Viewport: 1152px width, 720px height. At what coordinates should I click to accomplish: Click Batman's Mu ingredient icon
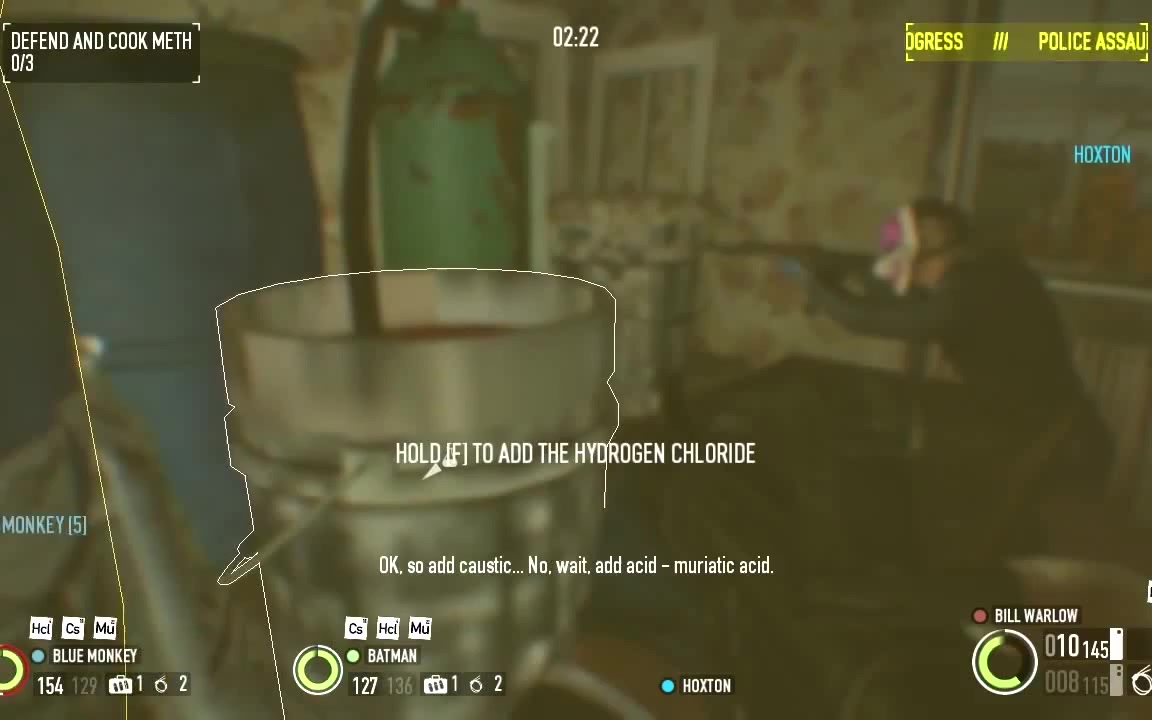coord(420,628)
